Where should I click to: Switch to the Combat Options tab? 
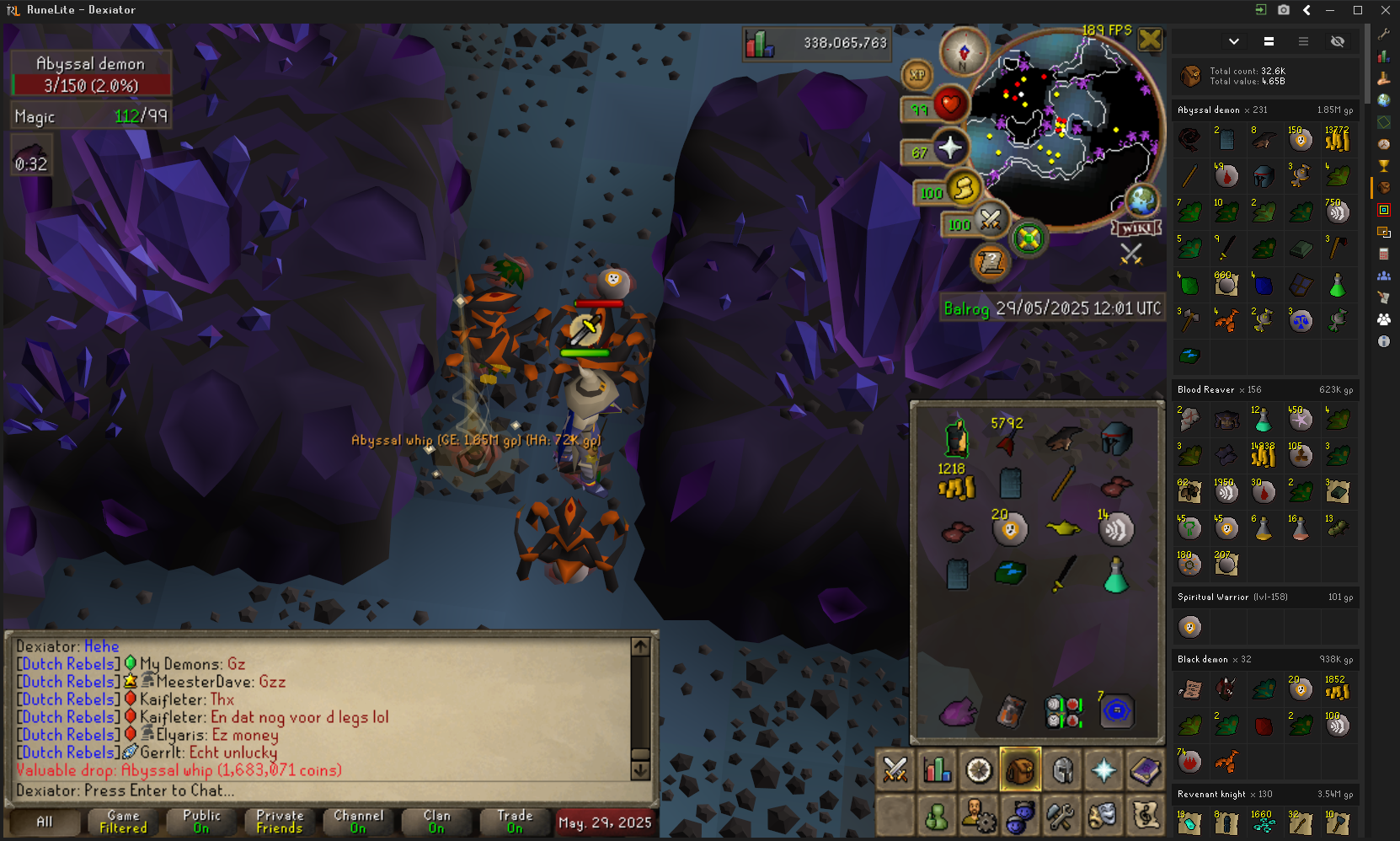[x=895, y=769]
